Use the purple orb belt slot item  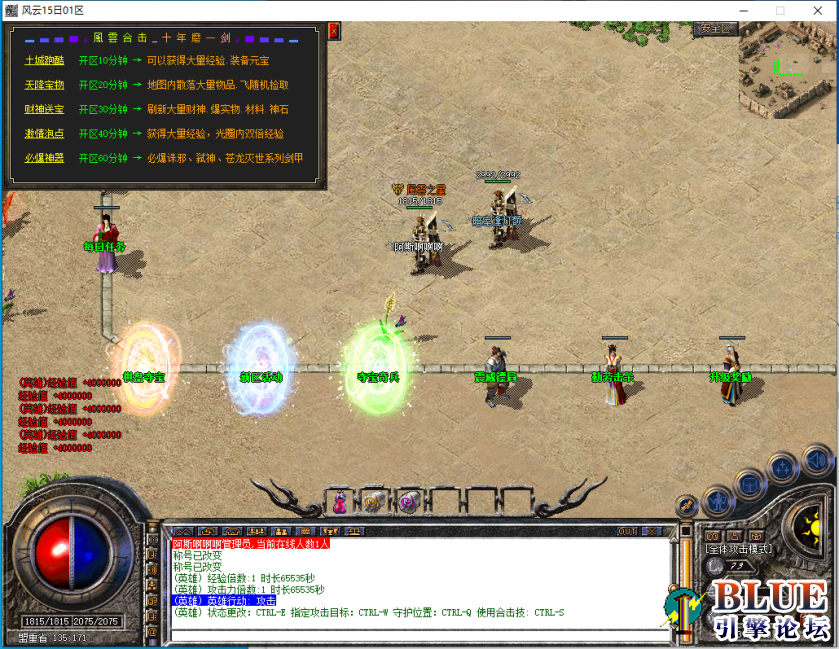pos(407,502)
